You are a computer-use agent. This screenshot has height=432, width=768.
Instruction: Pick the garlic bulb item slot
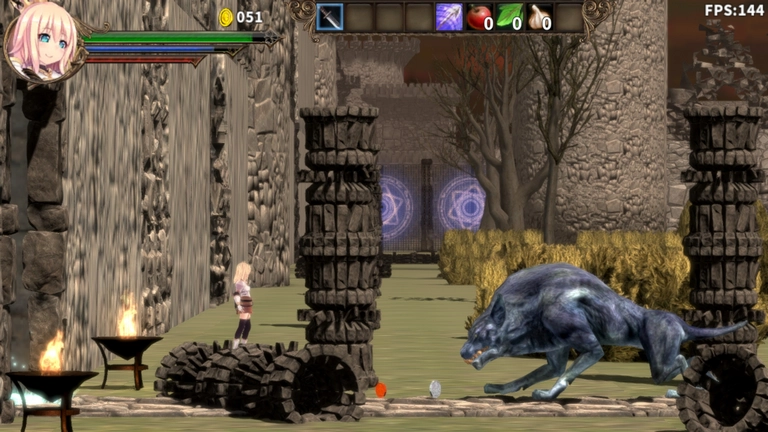(539, 17)
